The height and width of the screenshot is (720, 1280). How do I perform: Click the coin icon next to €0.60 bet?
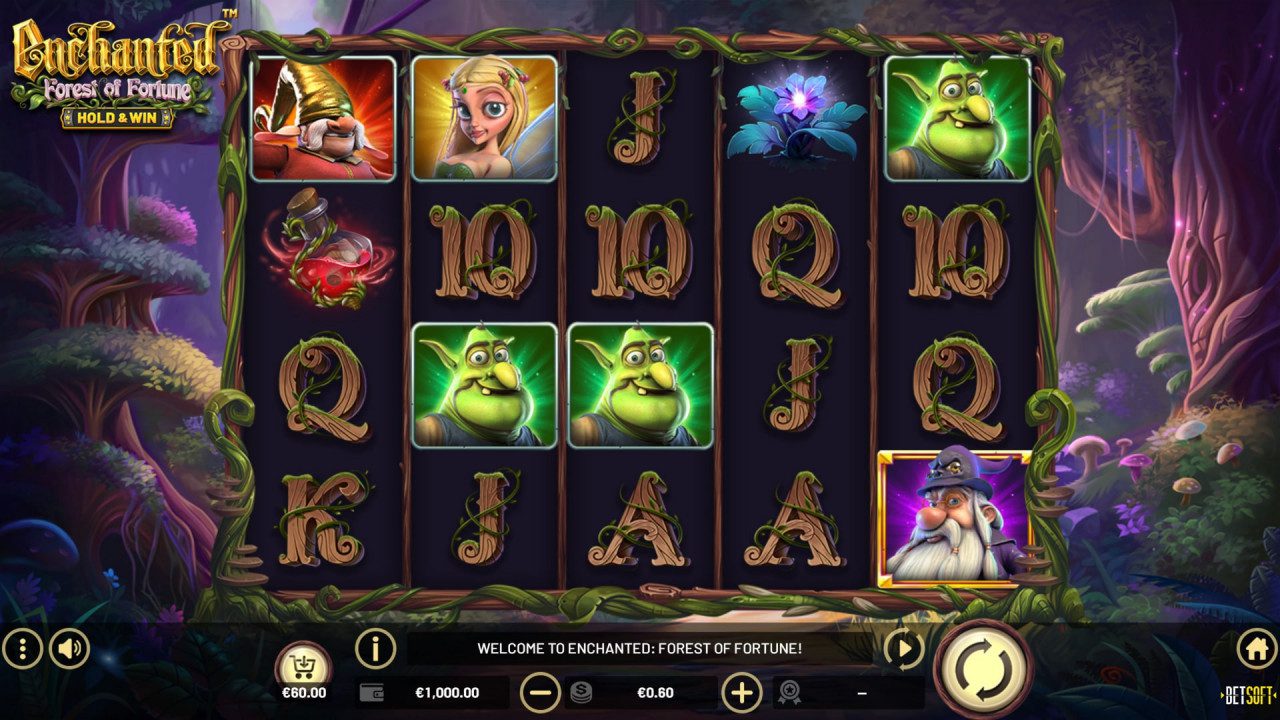[582, 690]
